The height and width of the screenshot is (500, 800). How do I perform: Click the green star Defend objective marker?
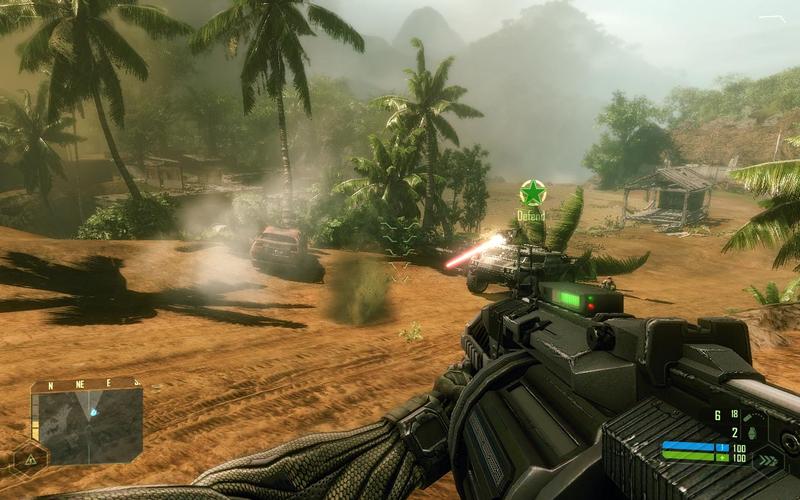(x=532, y=192)
